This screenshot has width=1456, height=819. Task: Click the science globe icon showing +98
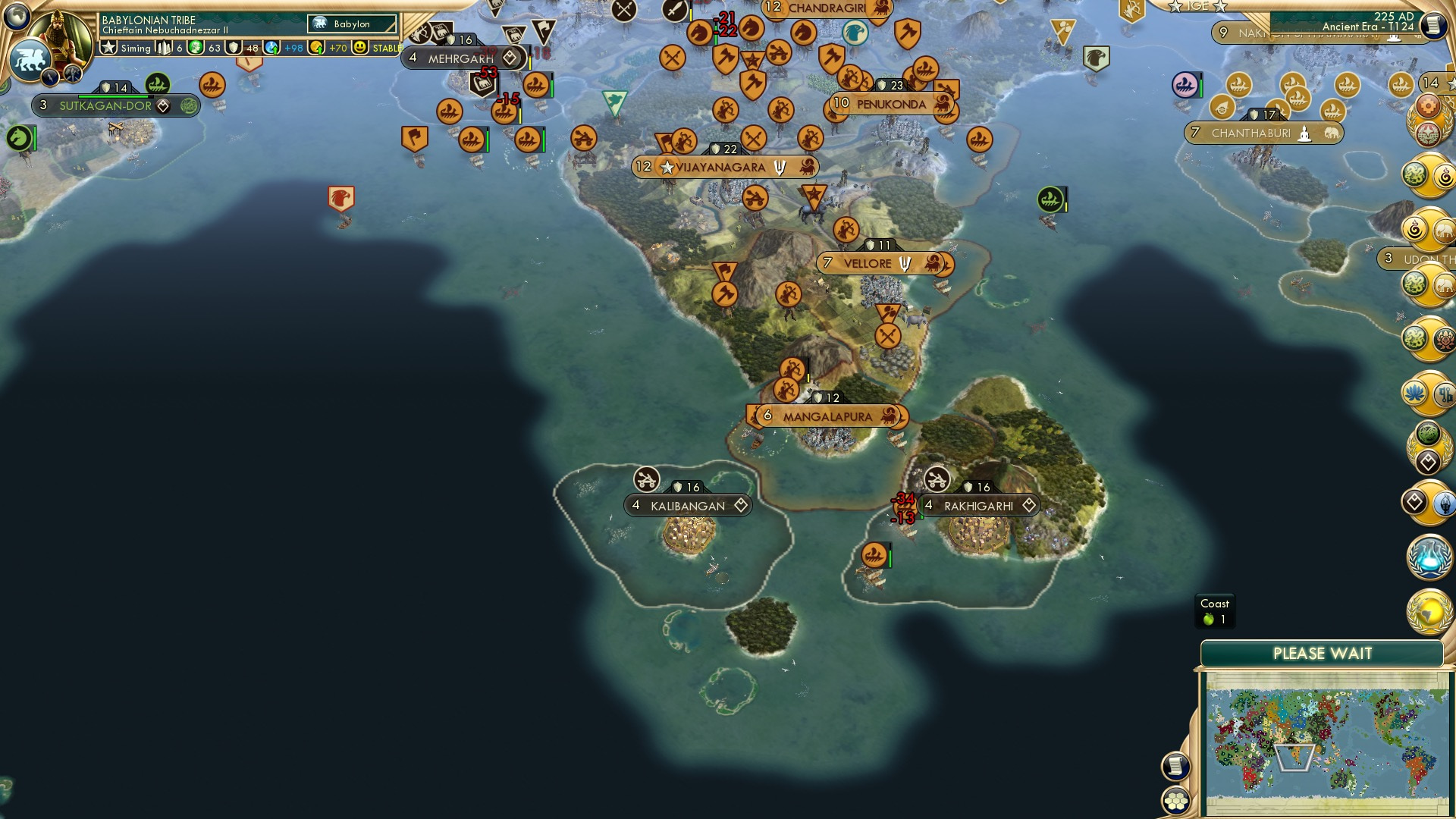(271, 47)
